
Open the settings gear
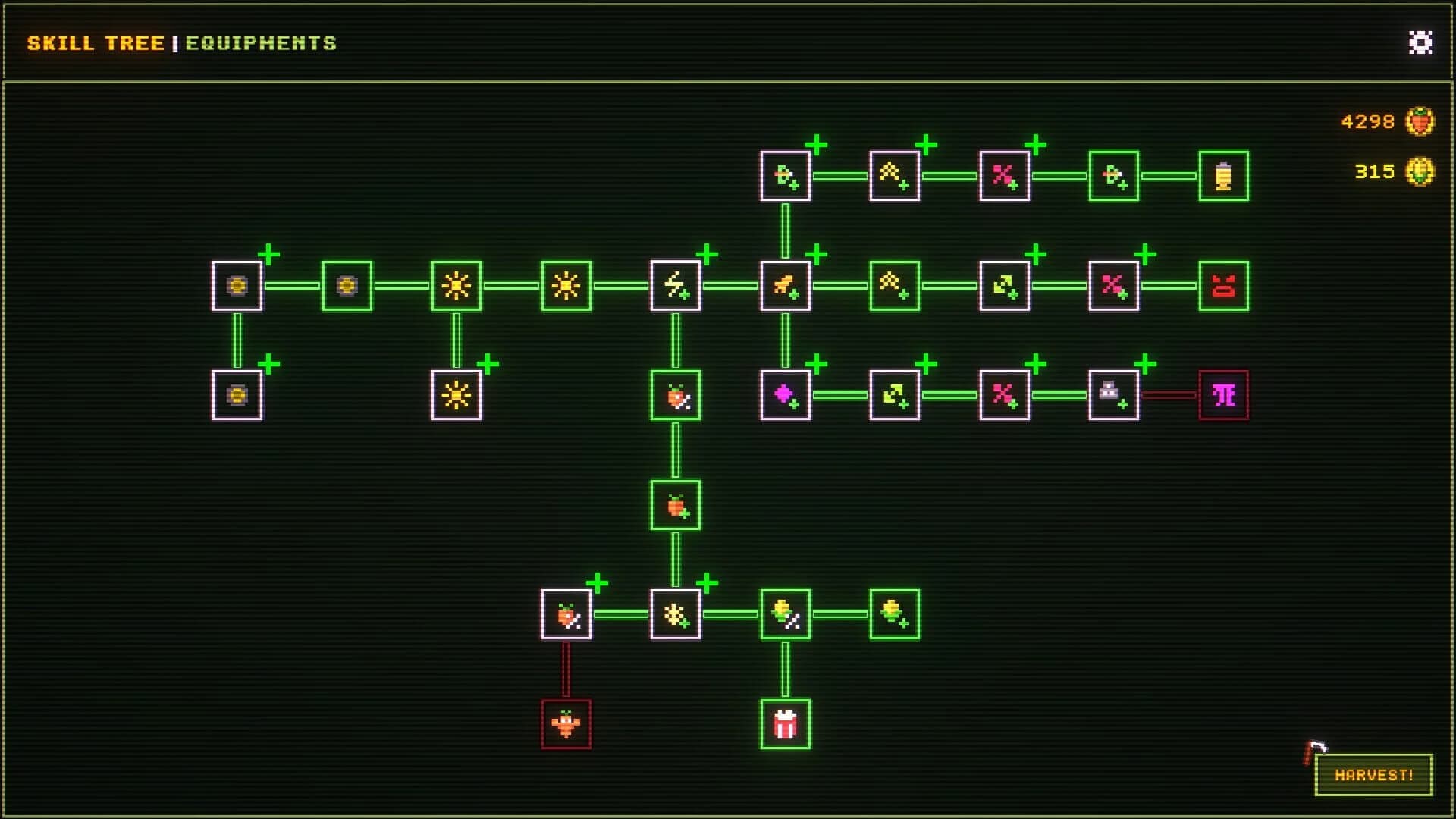(1420, 43)
